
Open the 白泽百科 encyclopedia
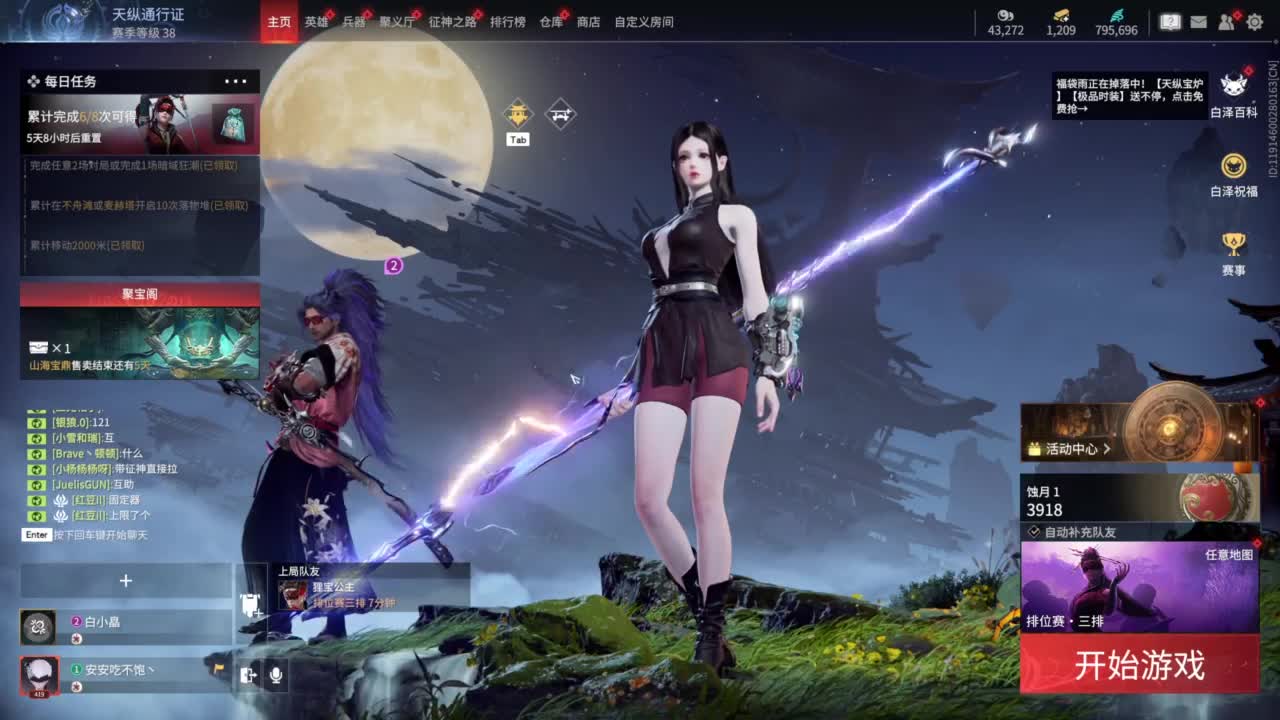1233,94
